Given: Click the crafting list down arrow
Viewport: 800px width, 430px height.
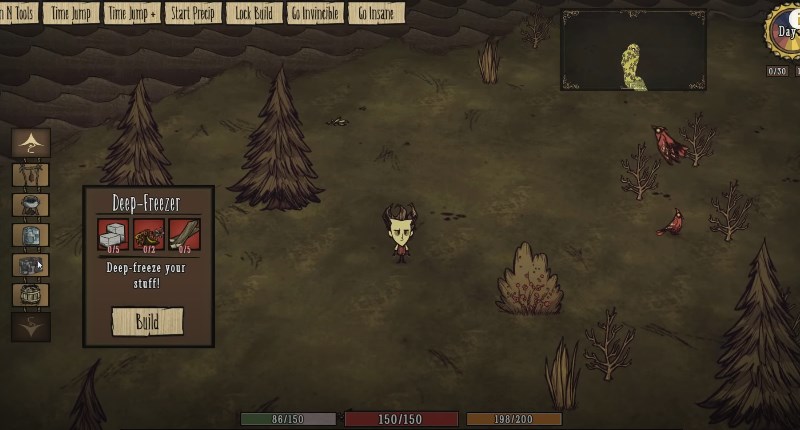Looking at the screenshot, I should point(30,326).
